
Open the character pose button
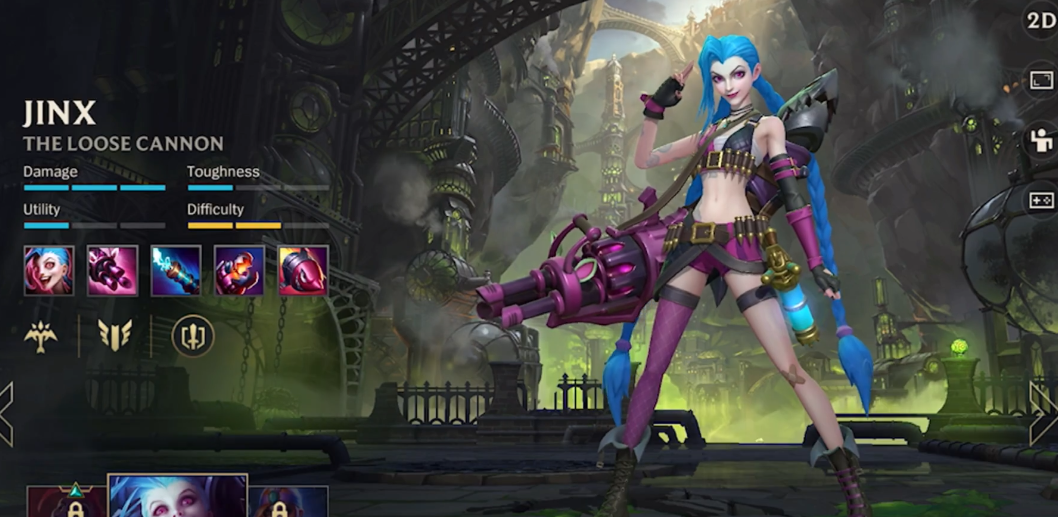(x=1041, y=141)
